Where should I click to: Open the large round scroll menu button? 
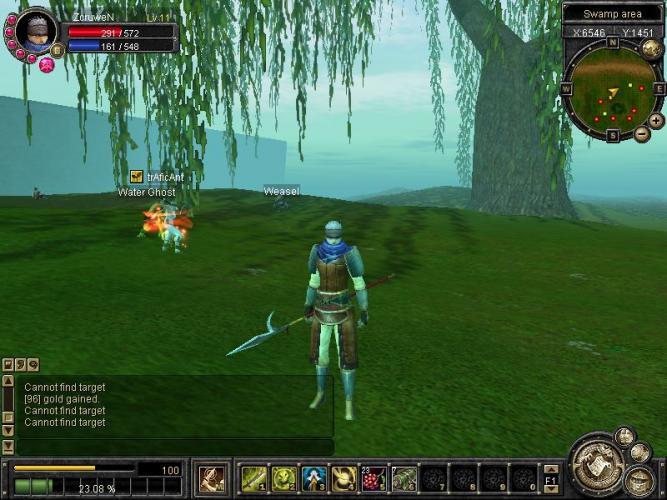[597, 465]
